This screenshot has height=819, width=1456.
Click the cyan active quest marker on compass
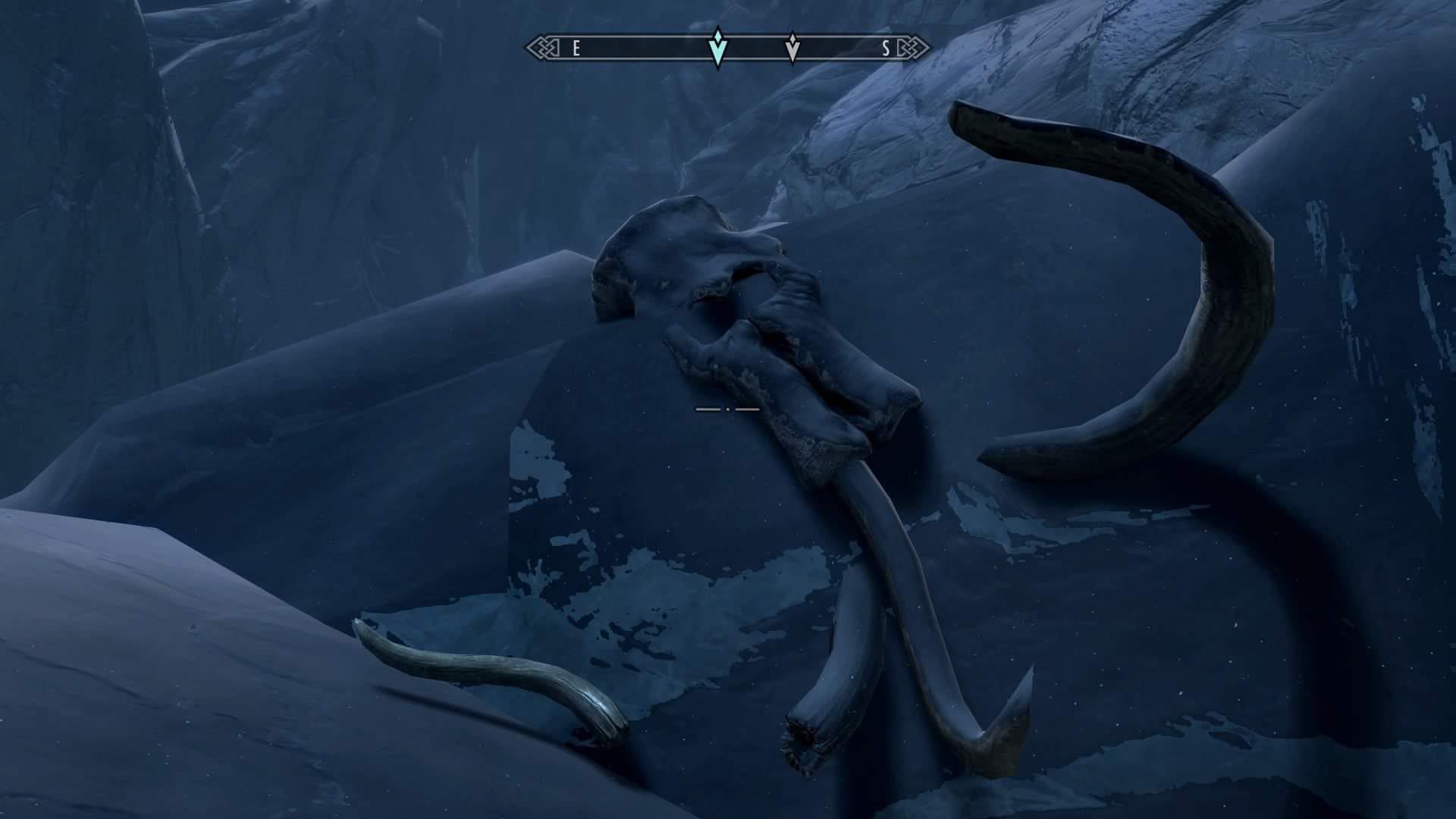point(718,47)
